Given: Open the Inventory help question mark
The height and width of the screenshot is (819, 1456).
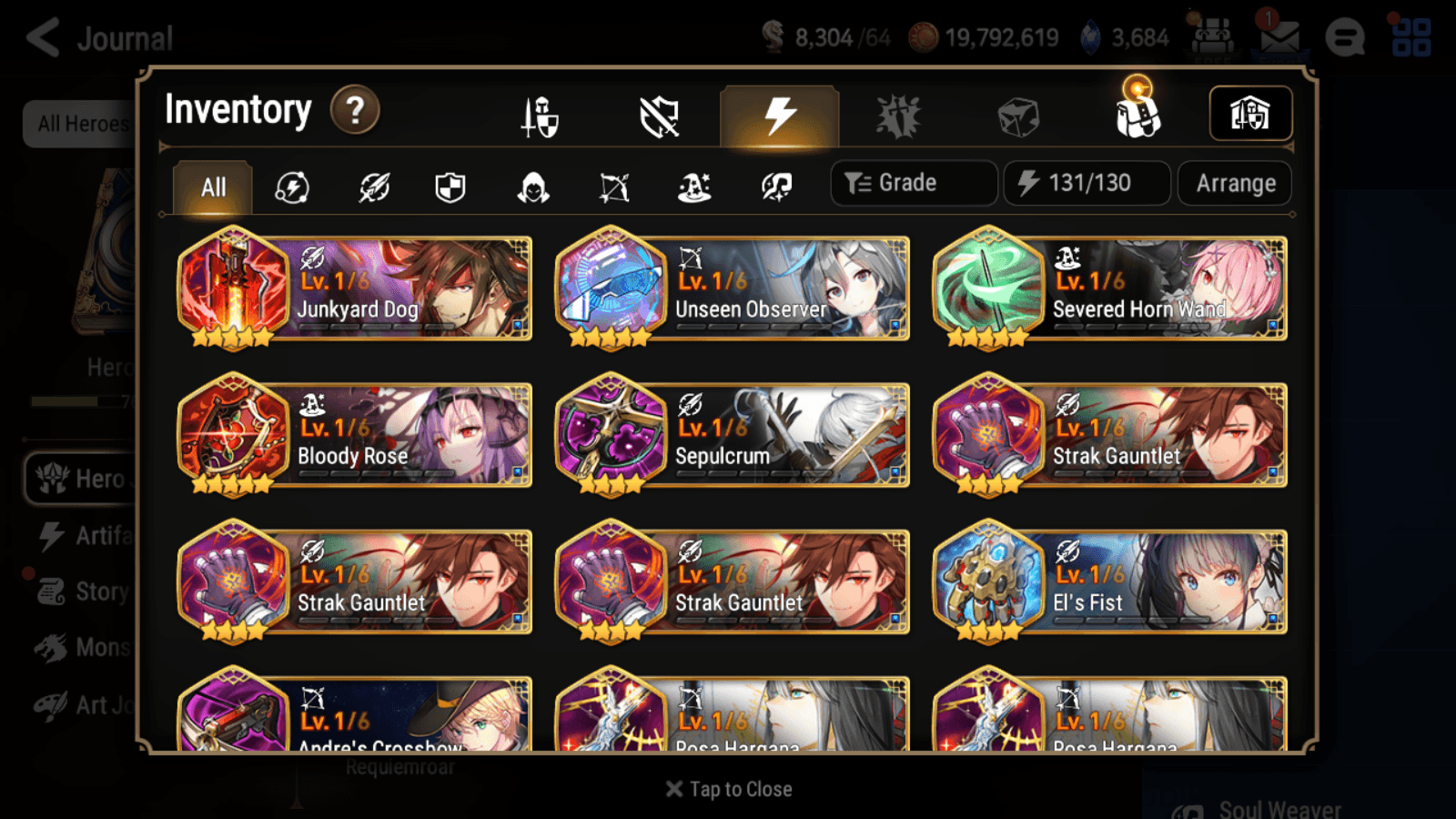Looking at the screenshot, I should pos(355,109).
